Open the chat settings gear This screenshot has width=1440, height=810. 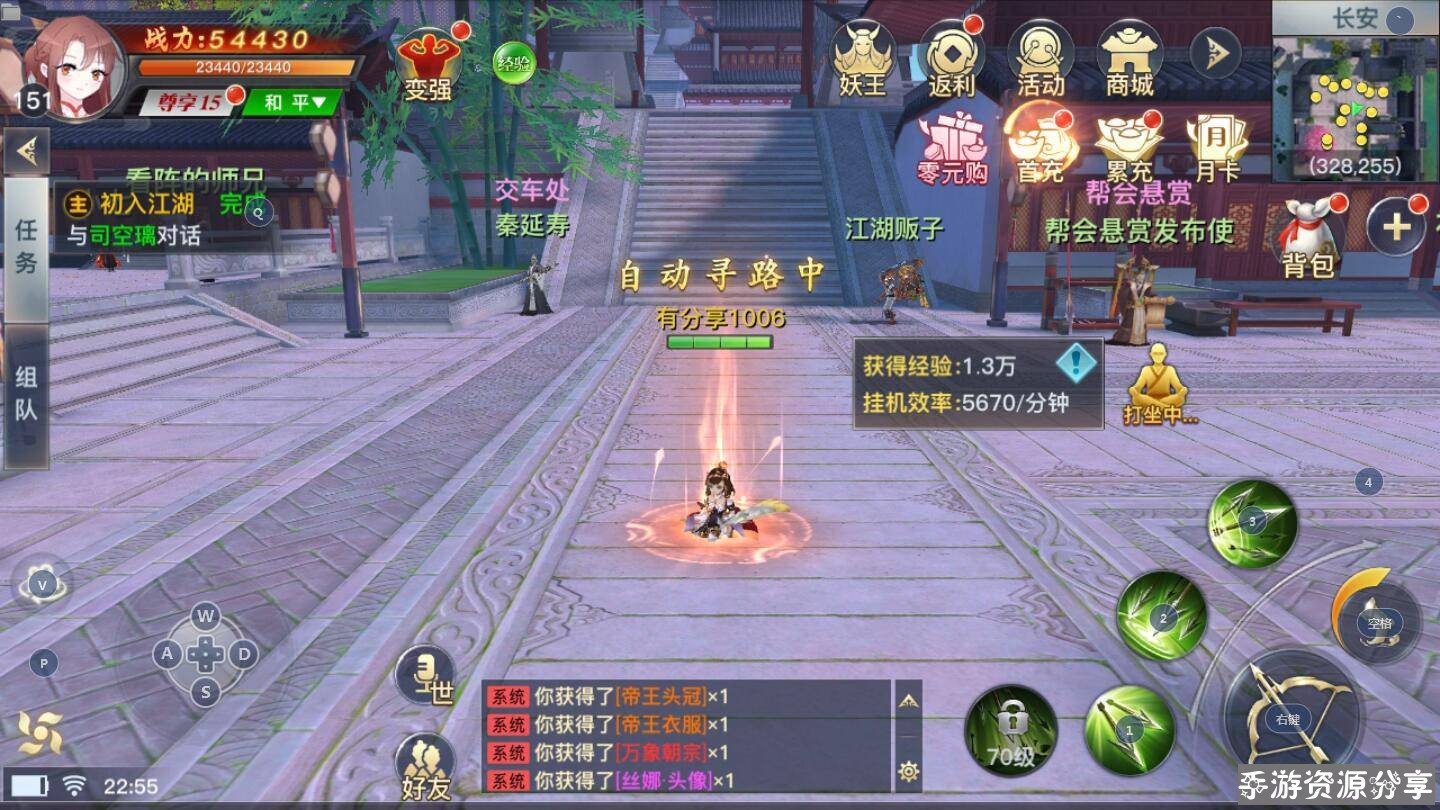click(908, 771)
